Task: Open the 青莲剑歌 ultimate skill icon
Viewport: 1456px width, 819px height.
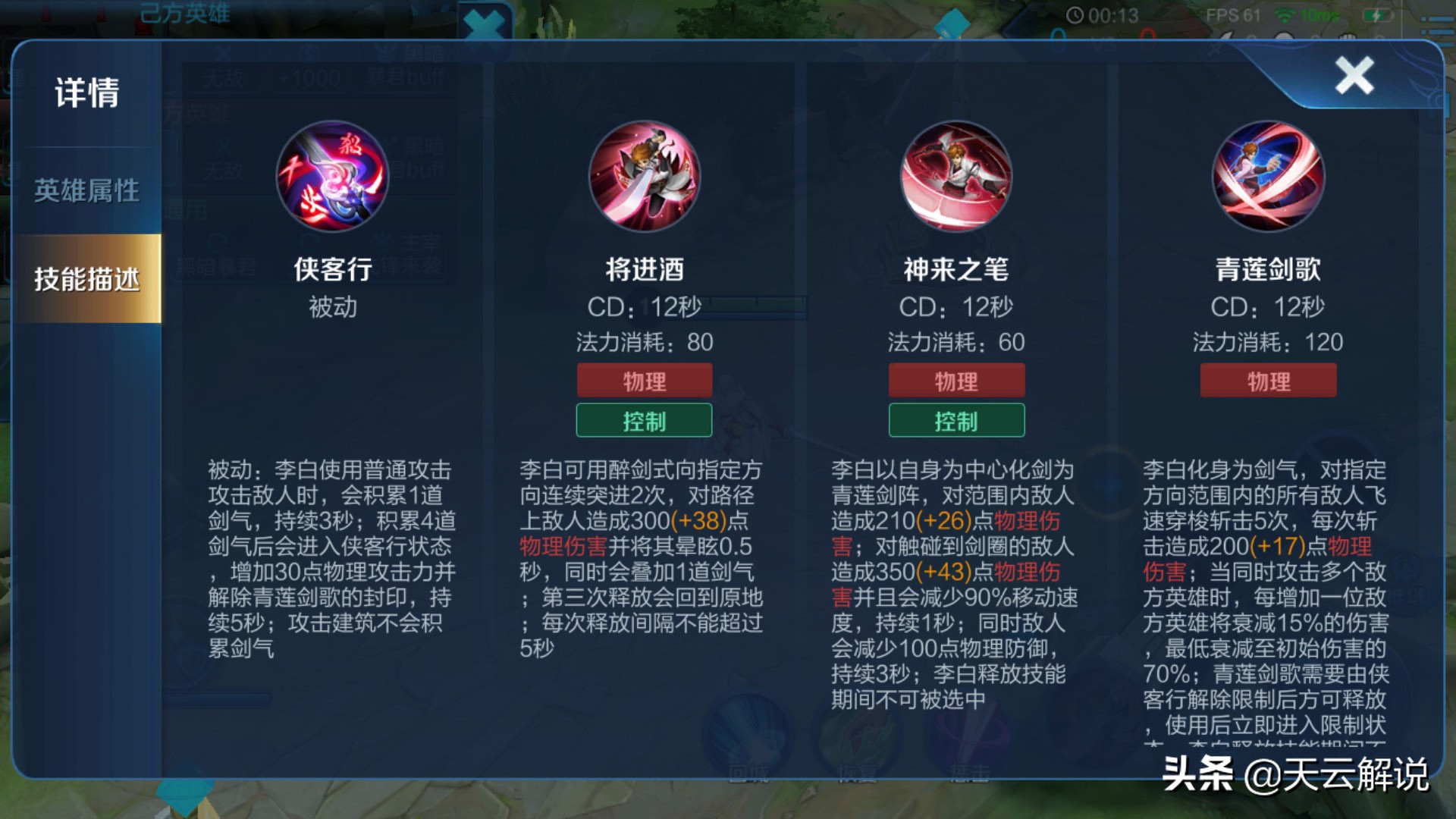Action: (x=1269, y=176)
